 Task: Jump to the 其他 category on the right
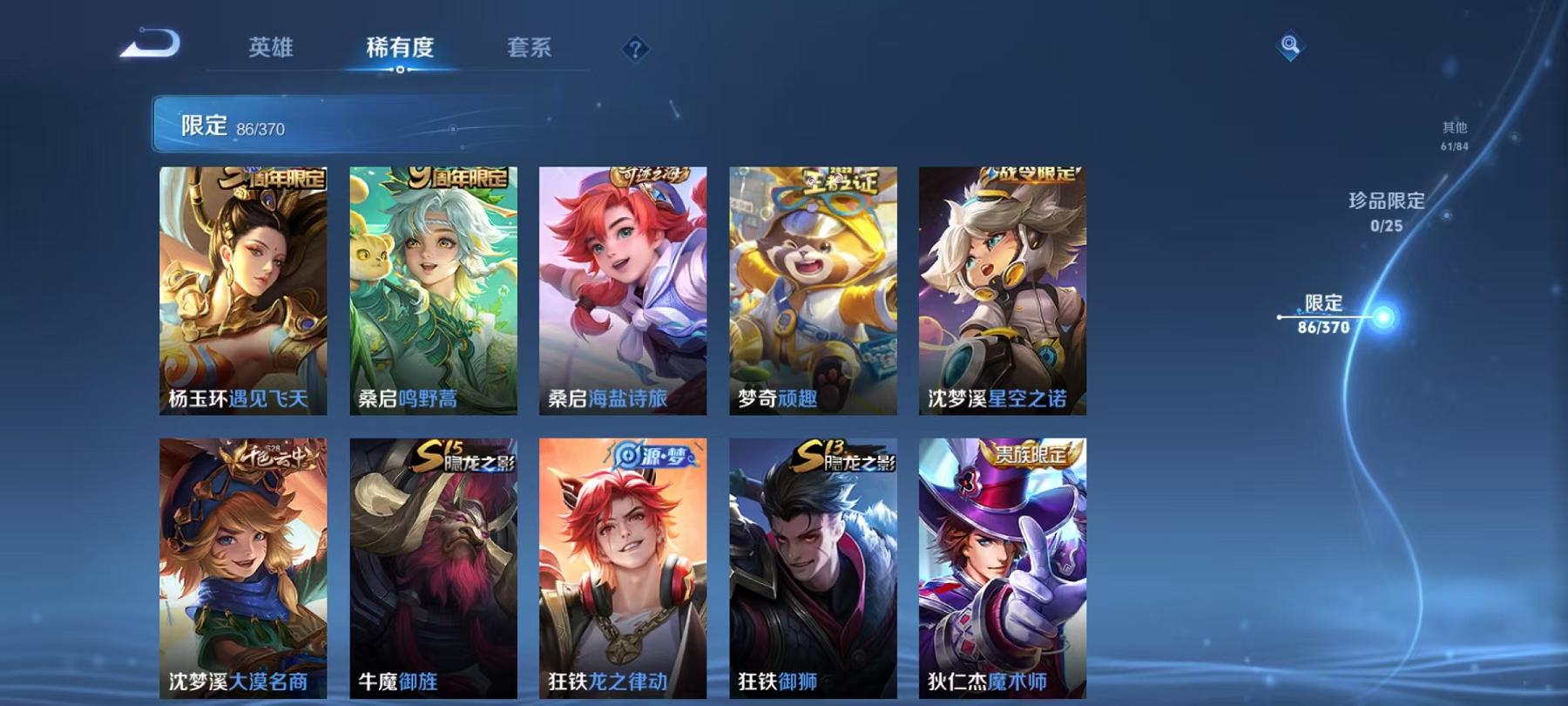(x=1454, y=131)
